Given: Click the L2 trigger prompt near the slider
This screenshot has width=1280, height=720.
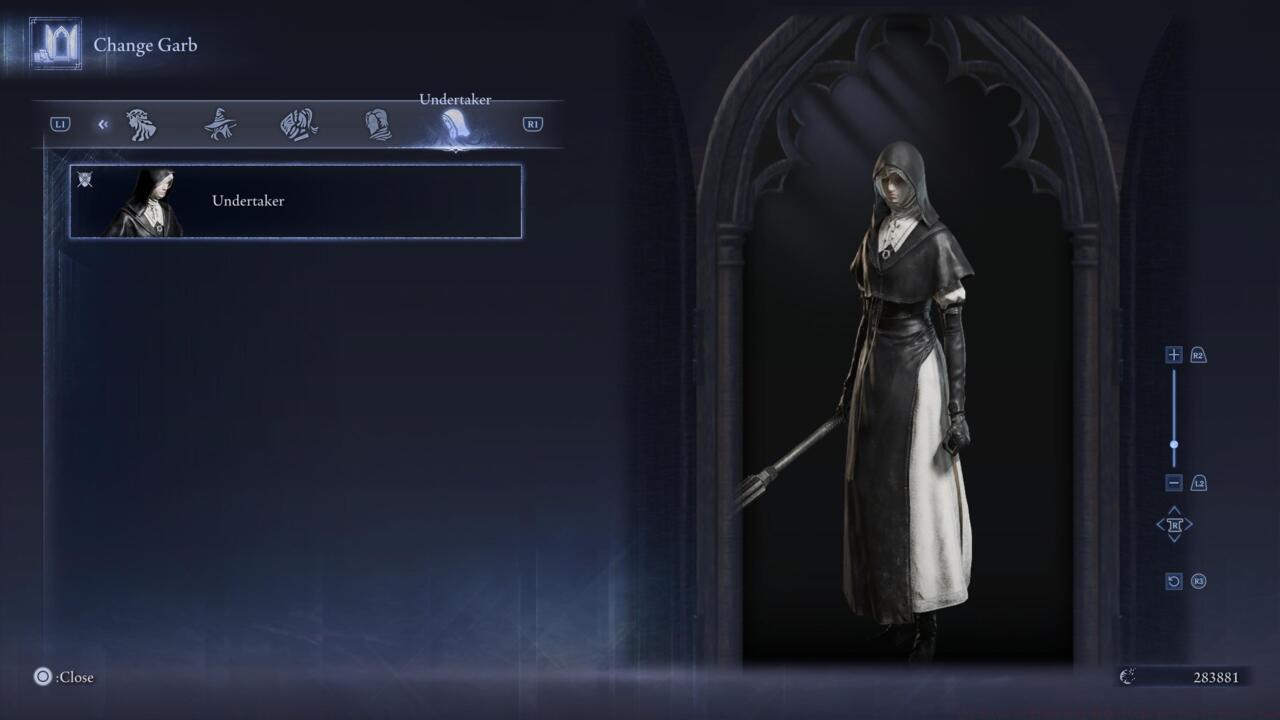Looking at the screenshot, I should click(1198, 483).
